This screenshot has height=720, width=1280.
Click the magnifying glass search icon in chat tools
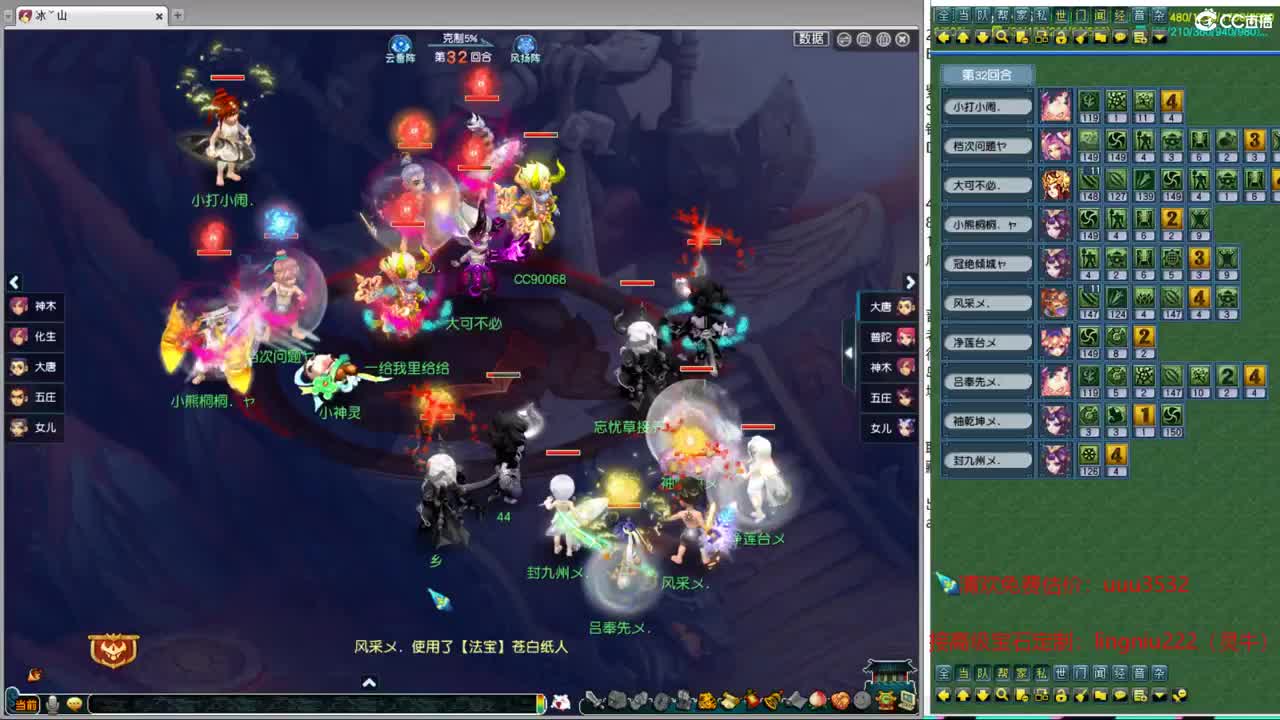pyautogui.click(x=1002, y=38)
